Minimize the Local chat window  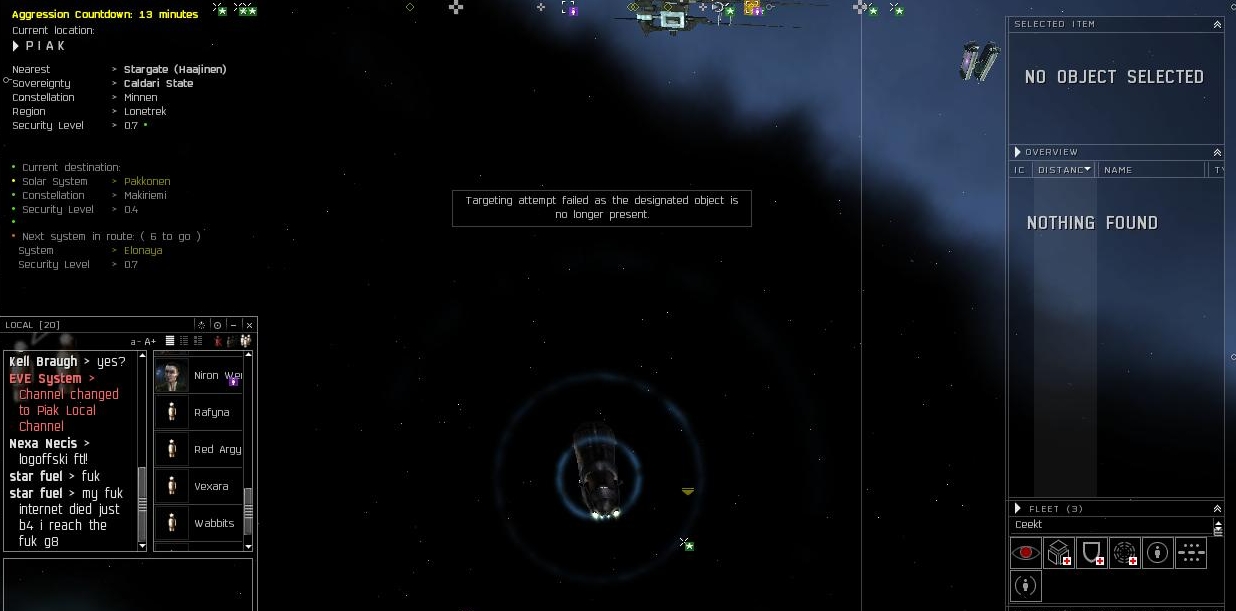[233, 325]
